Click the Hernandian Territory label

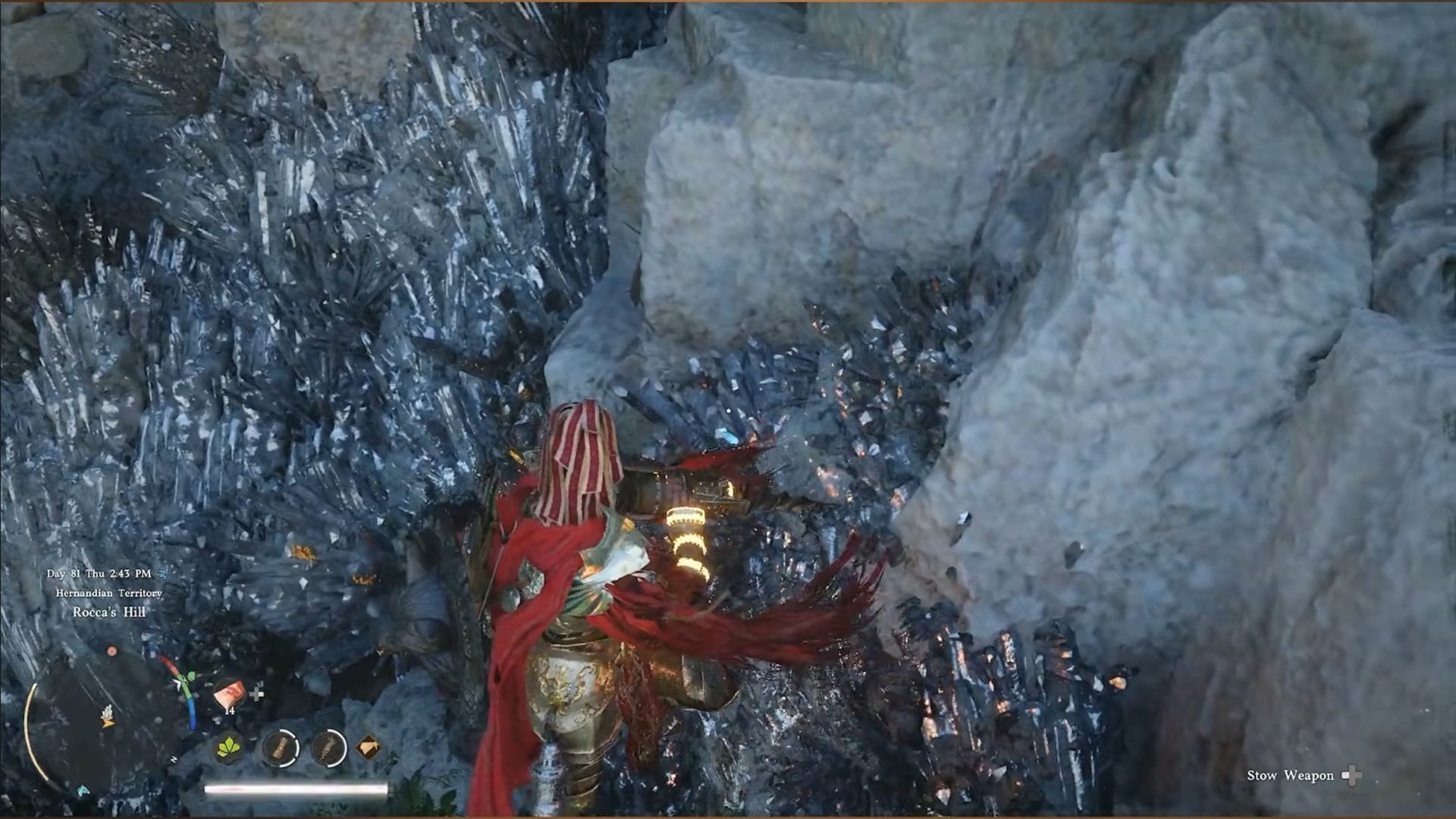(x=108, y=593)
